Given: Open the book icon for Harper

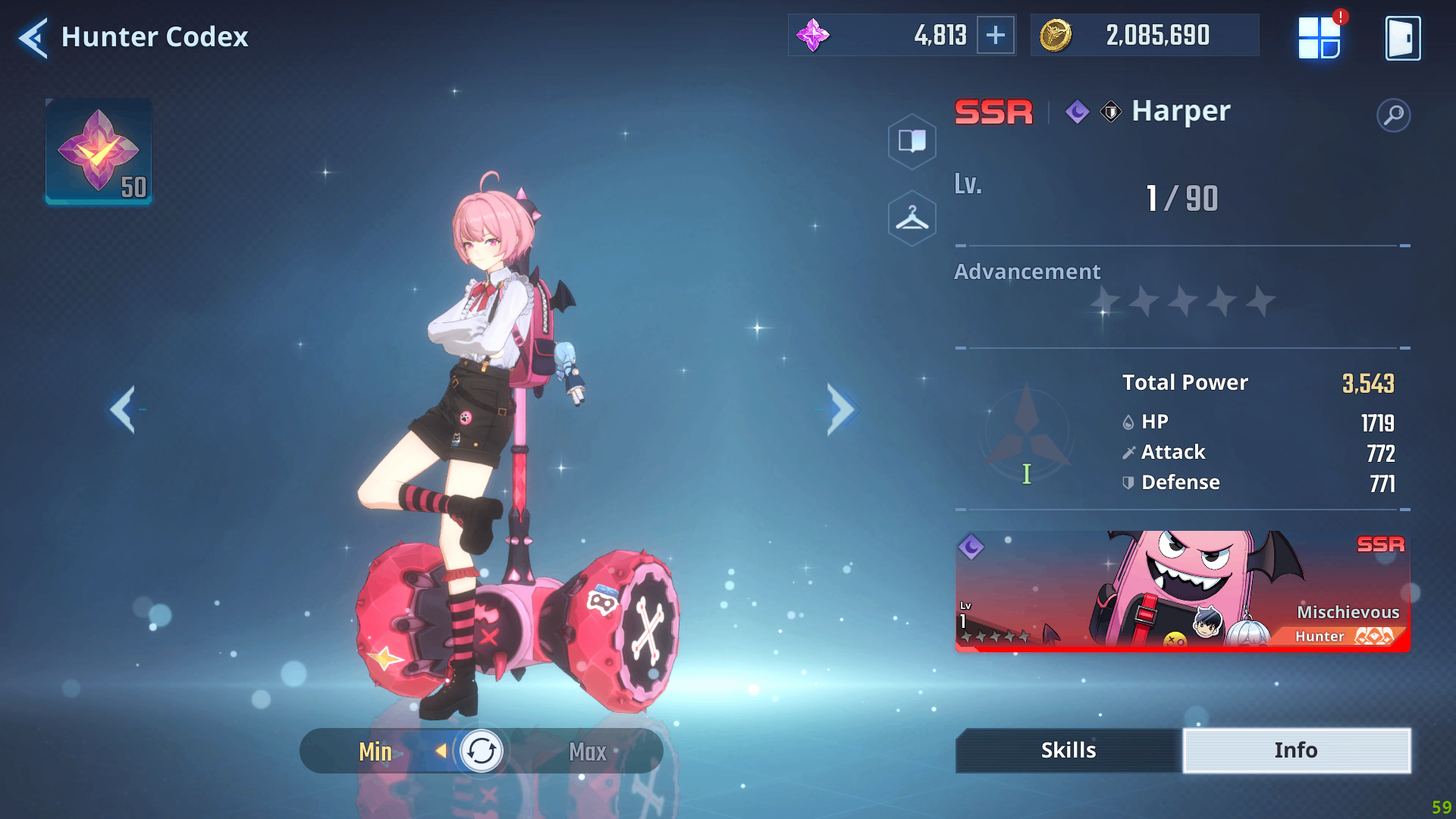Looking at the screenshot, I should click(x=912, y=141).
